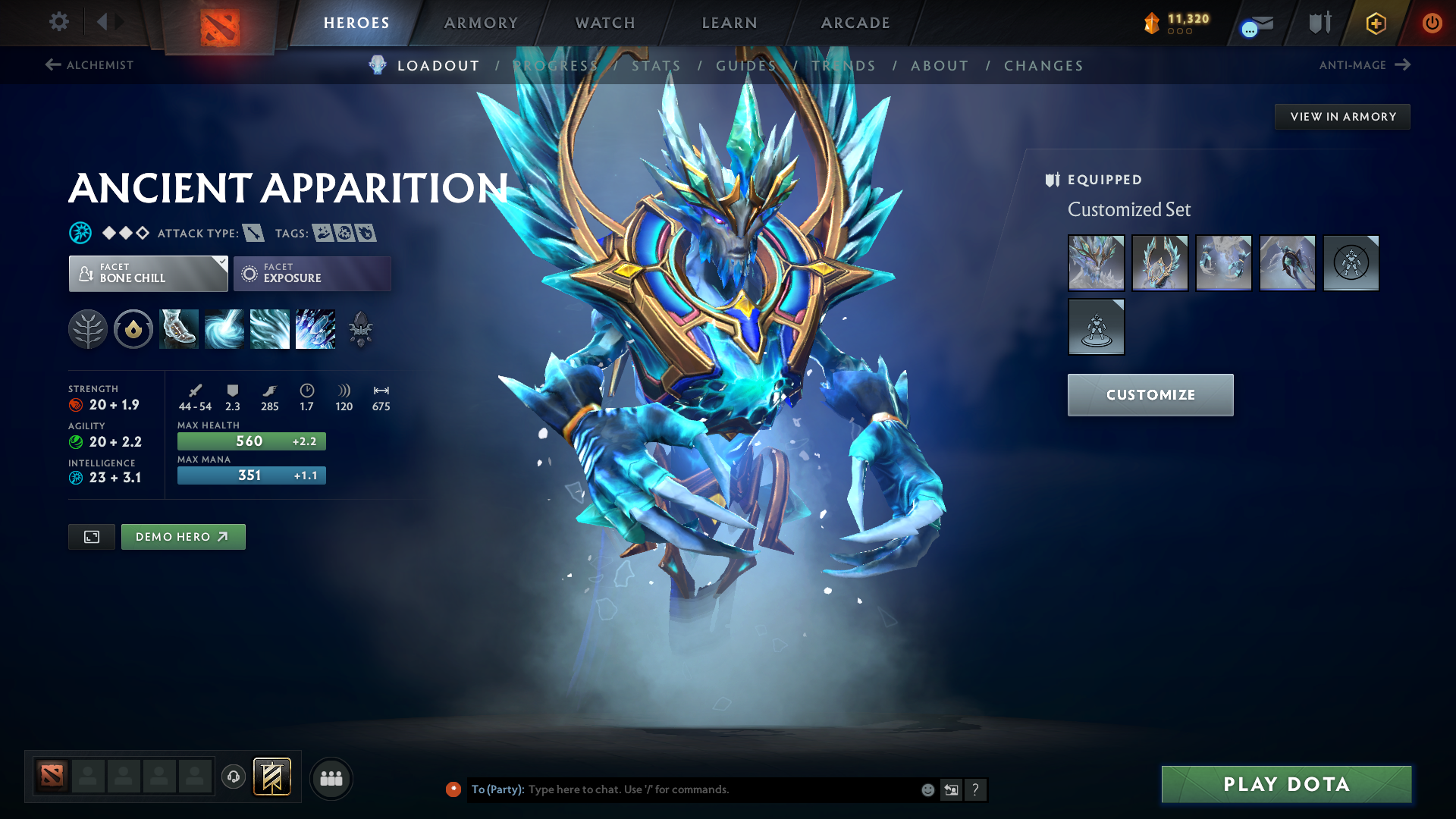Viewport: 1456px width, 819px height.
Task: Select the Ice Blast ultimate ability icon
Action: tap(315, 329)
